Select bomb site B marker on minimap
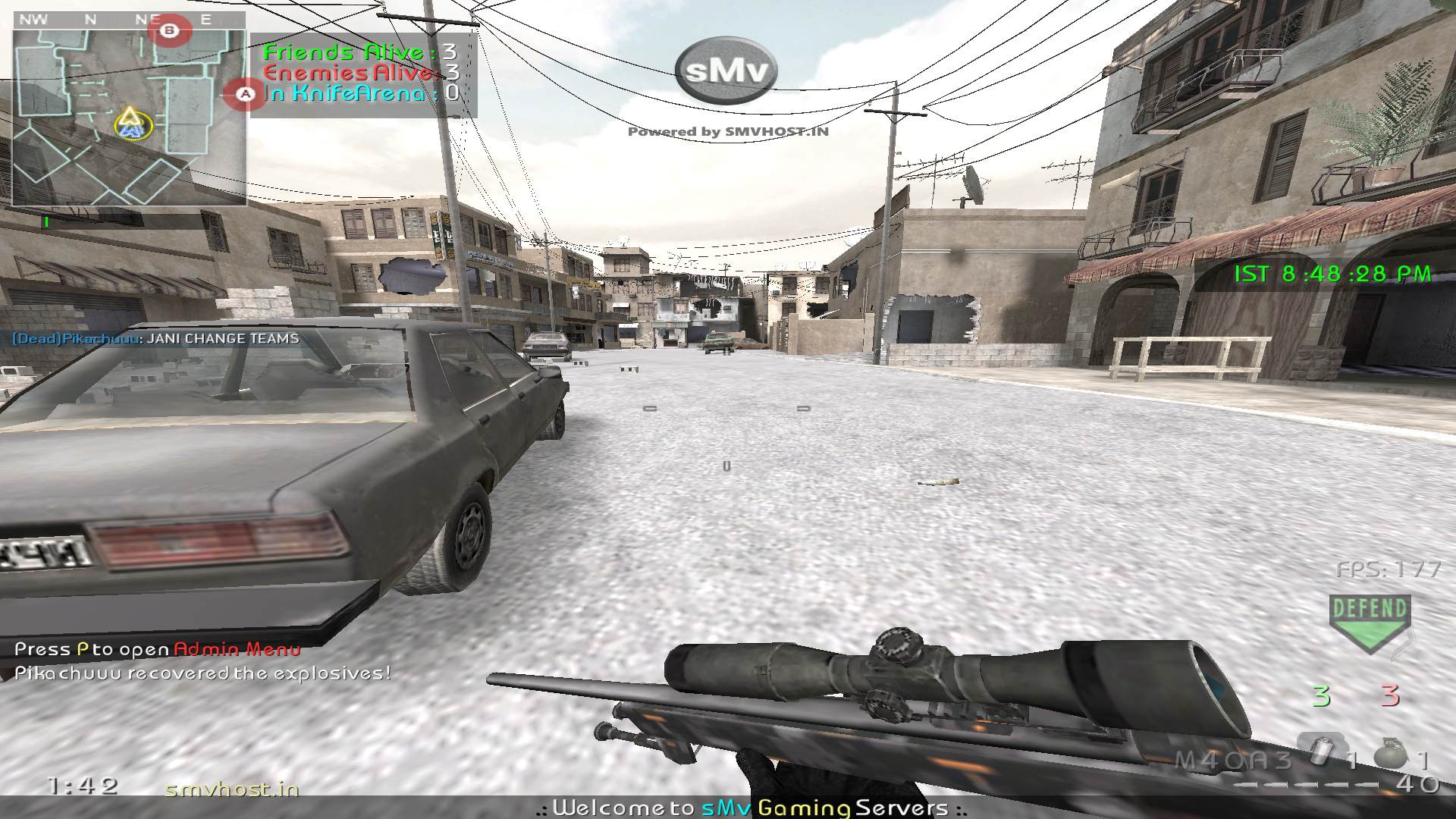The width and height of the screenshot is (1456, 819). 171,32
